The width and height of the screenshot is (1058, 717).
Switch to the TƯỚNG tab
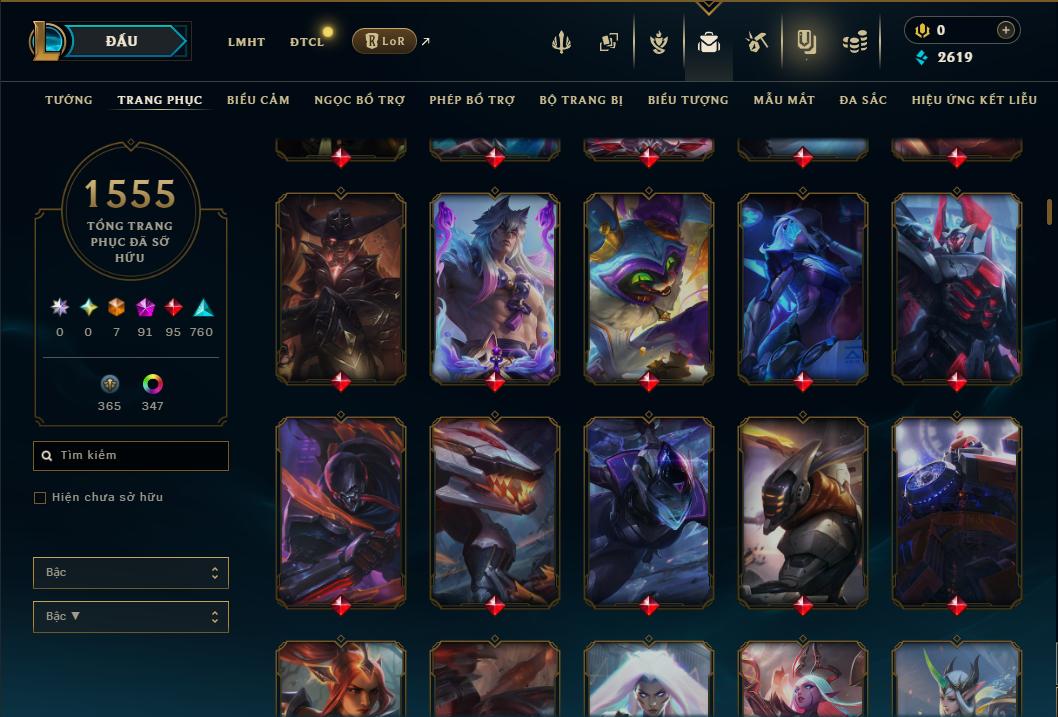[69, 100]
